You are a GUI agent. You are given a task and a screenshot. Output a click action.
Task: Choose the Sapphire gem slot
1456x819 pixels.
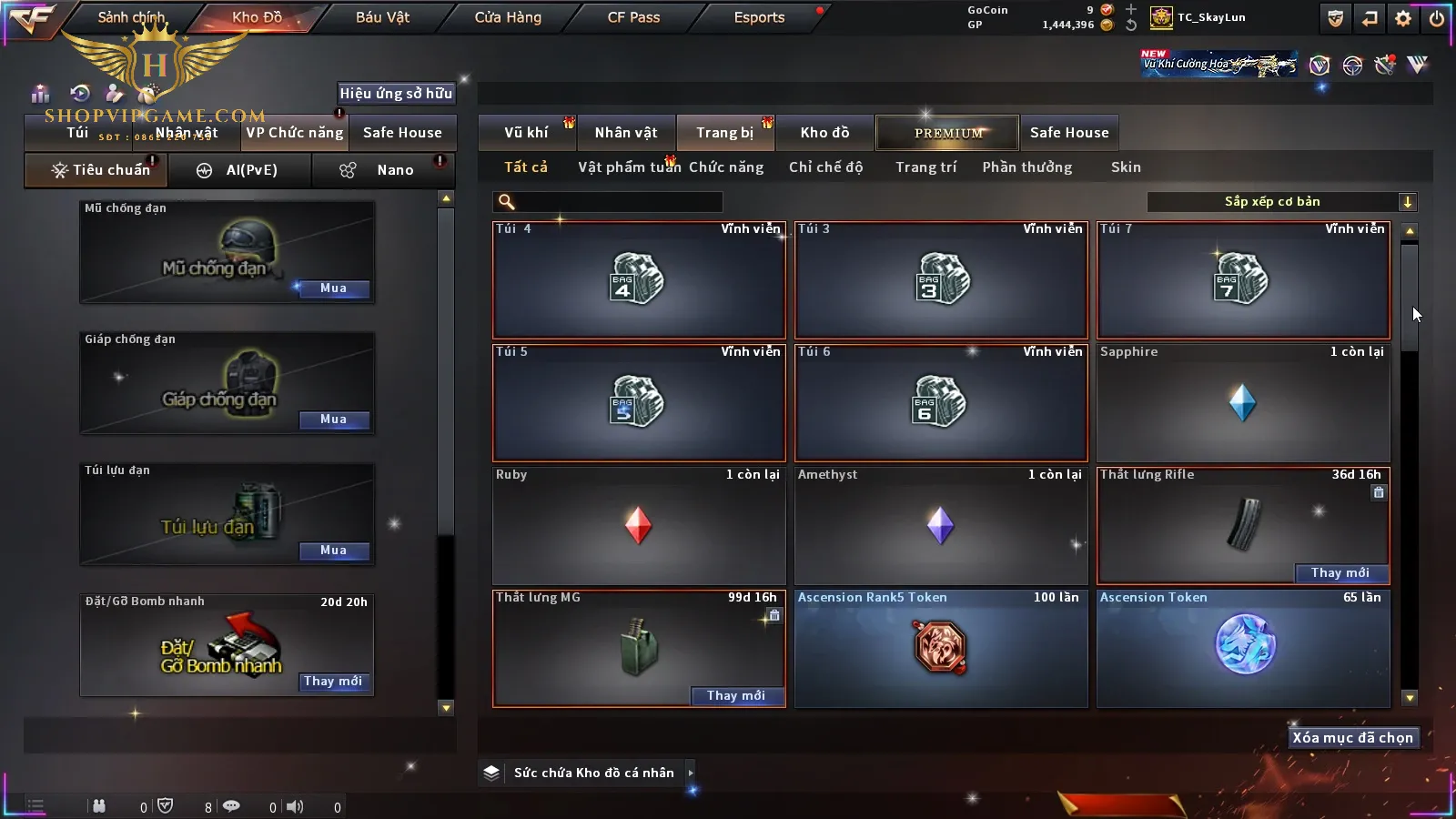(x=1242, y=403)
